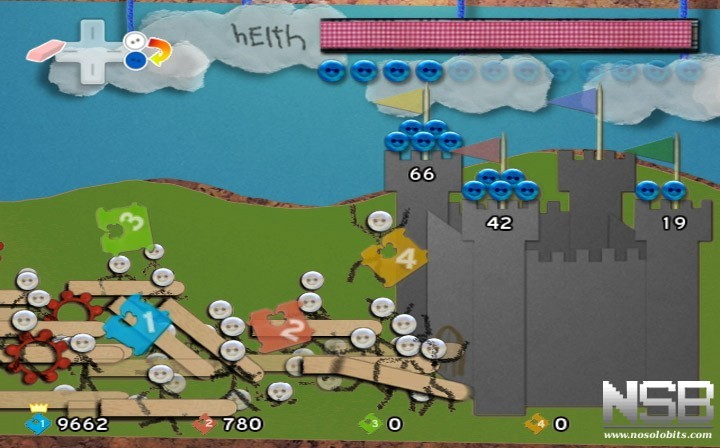
Task: Click the white and blue button swap icon
Action: (x=146, y=50)
